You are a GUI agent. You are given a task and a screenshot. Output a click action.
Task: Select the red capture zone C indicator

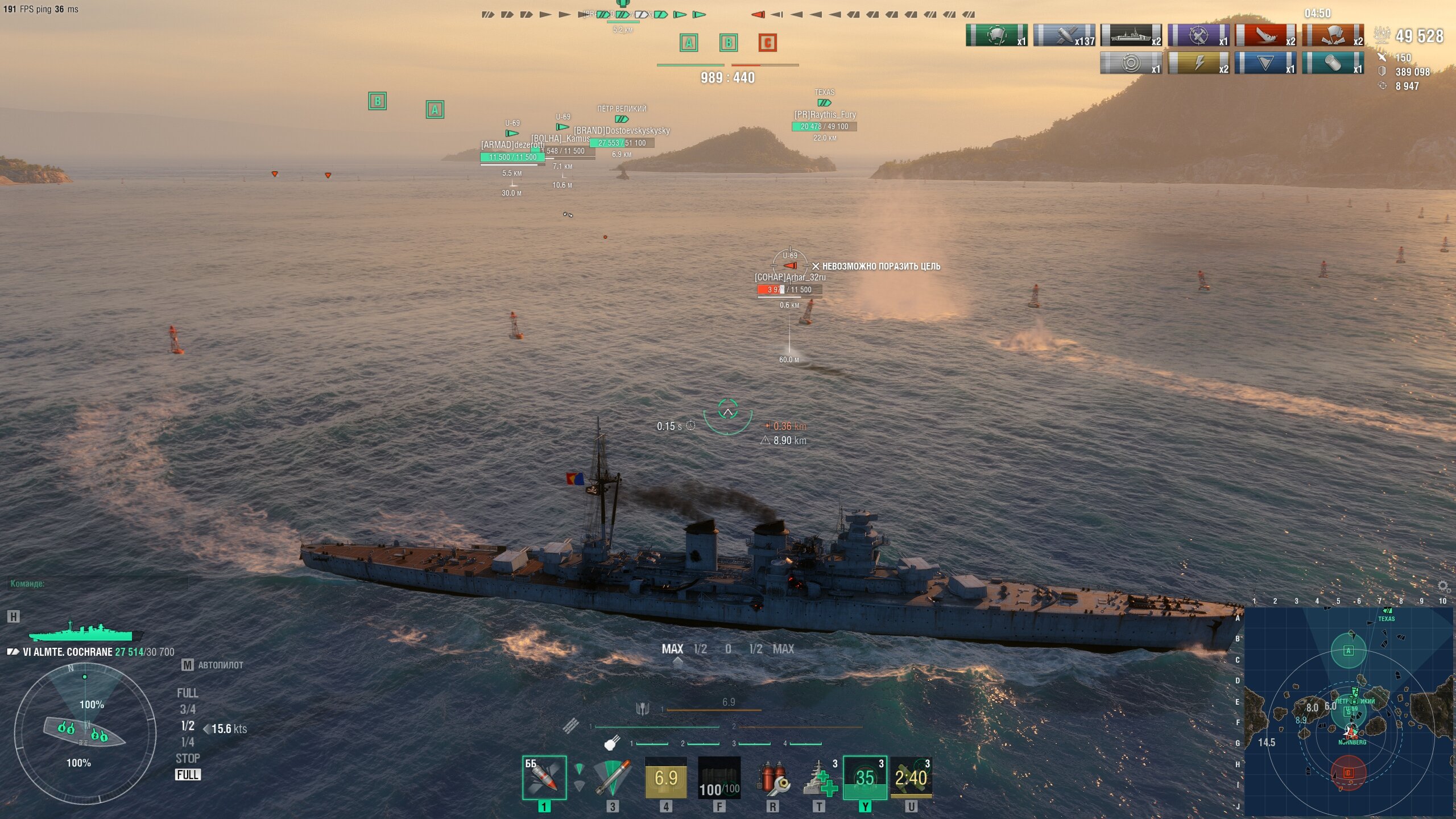(767, 43)
